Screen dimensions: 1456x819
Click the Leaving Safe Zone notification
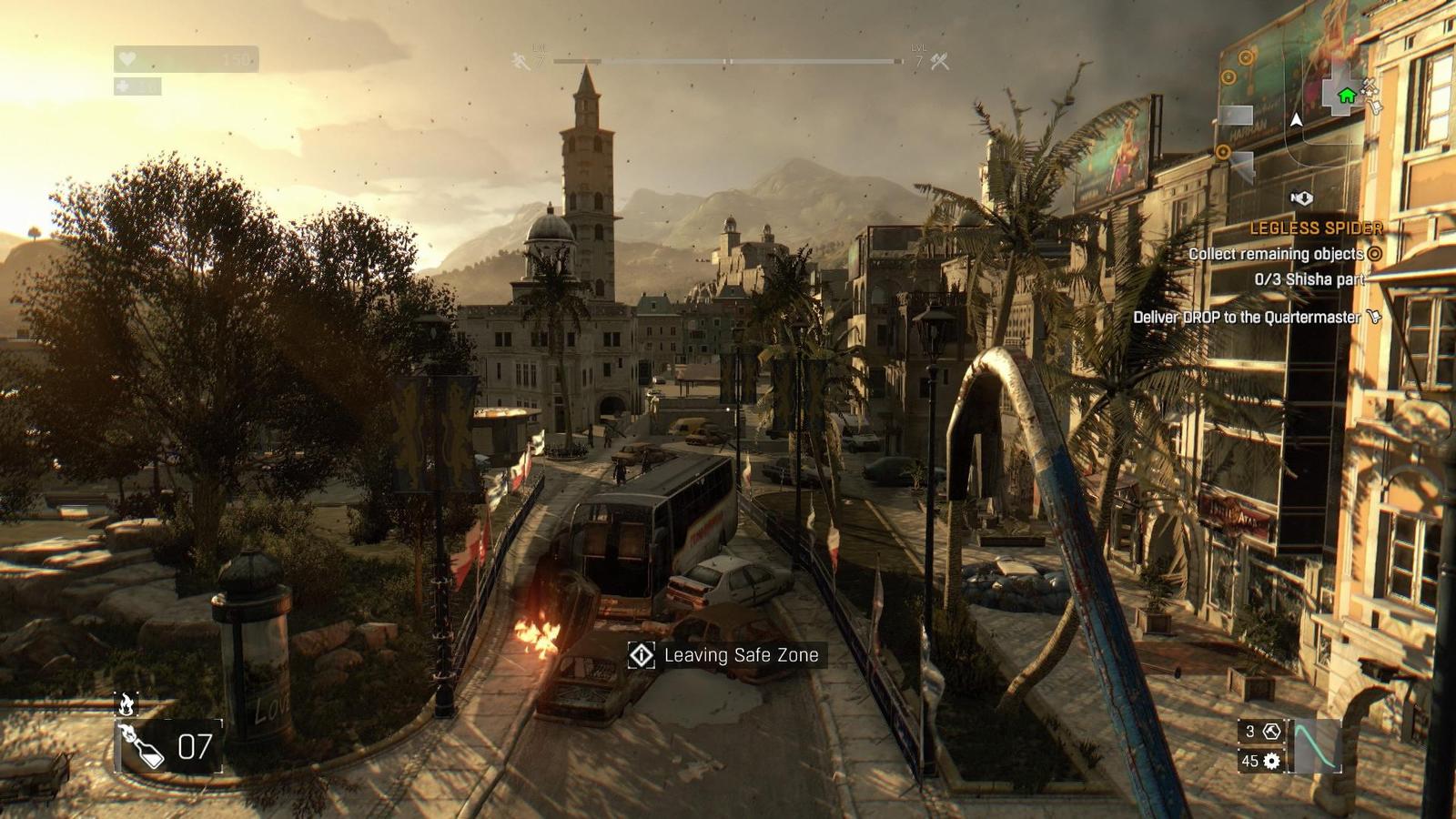tap(728, 655)
